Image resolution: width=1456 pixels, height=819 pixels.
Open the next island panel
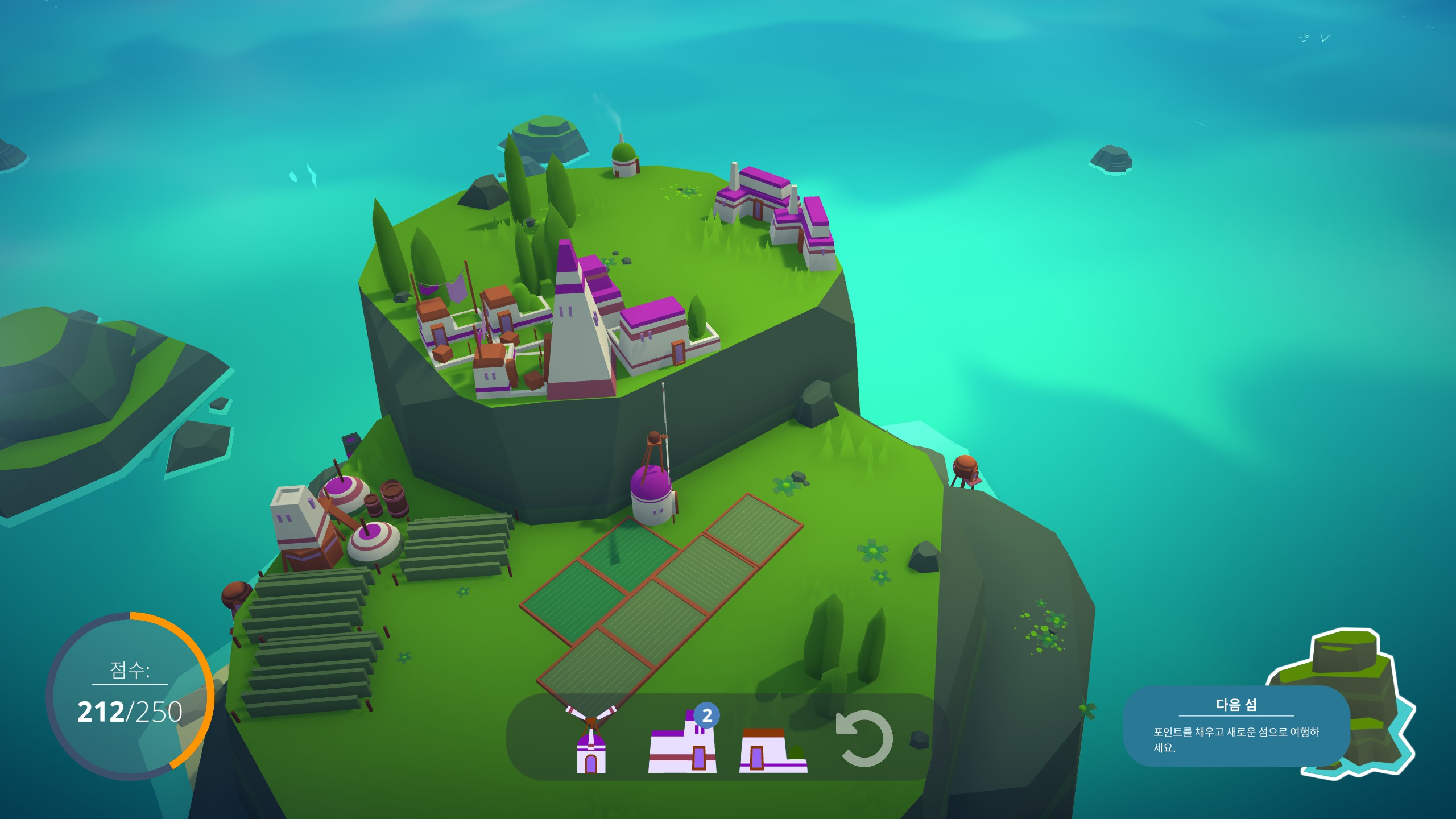click(x=1236, y=726)
